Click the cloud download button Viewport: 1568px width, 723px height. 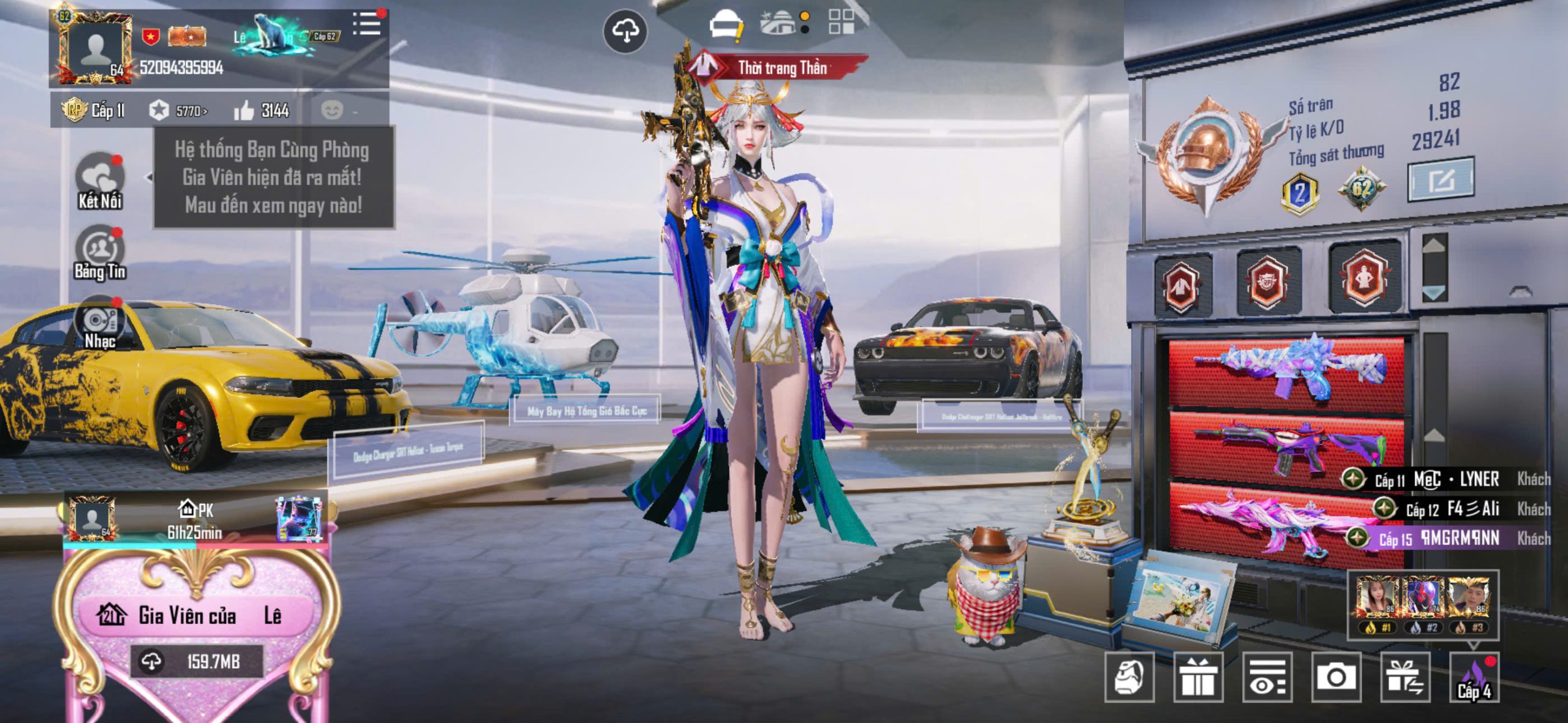click(x=625, y=31)
